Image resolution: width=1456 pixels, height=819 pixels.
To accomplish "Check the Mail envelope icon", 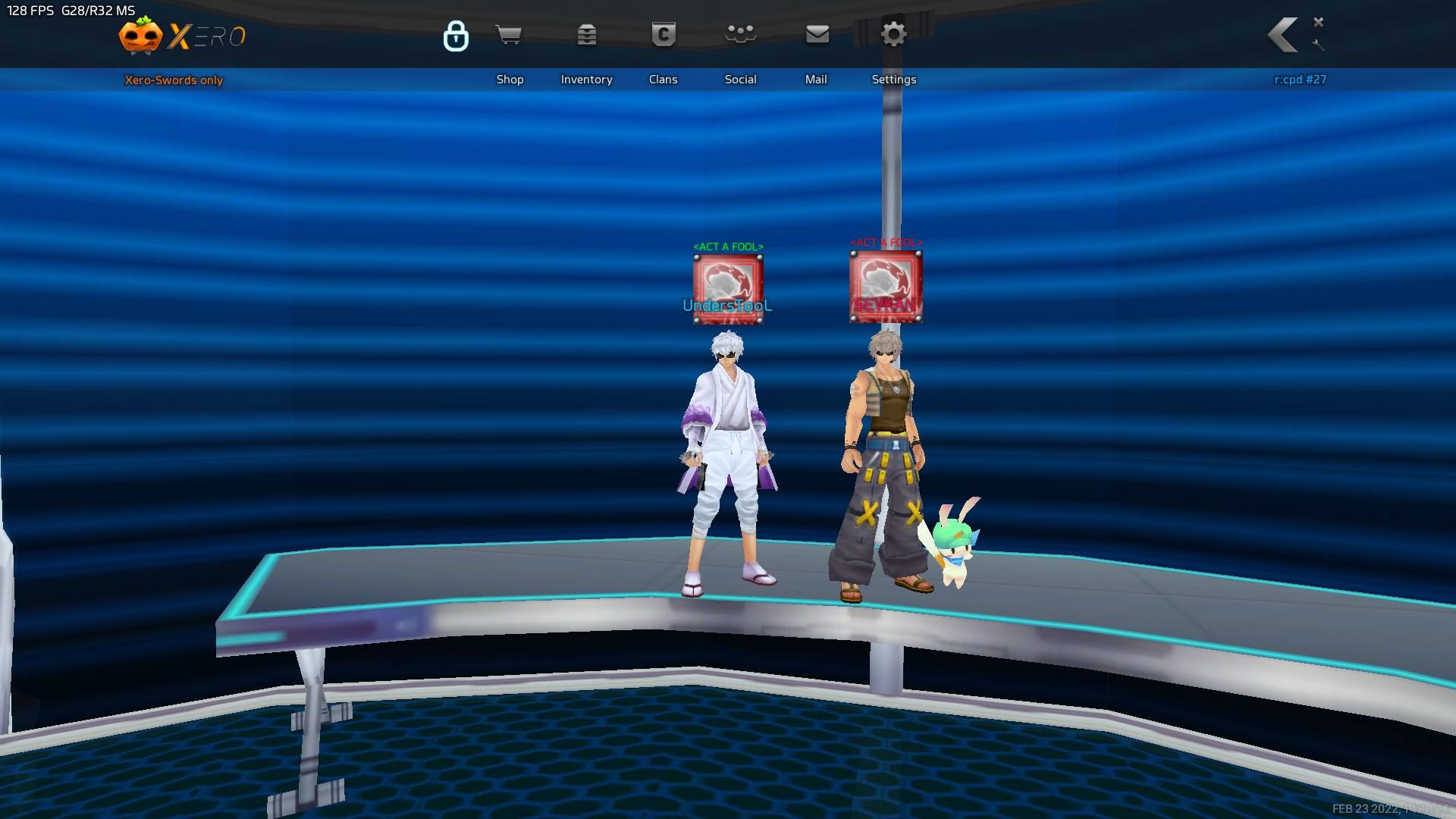I will click(x=817, y=35).
